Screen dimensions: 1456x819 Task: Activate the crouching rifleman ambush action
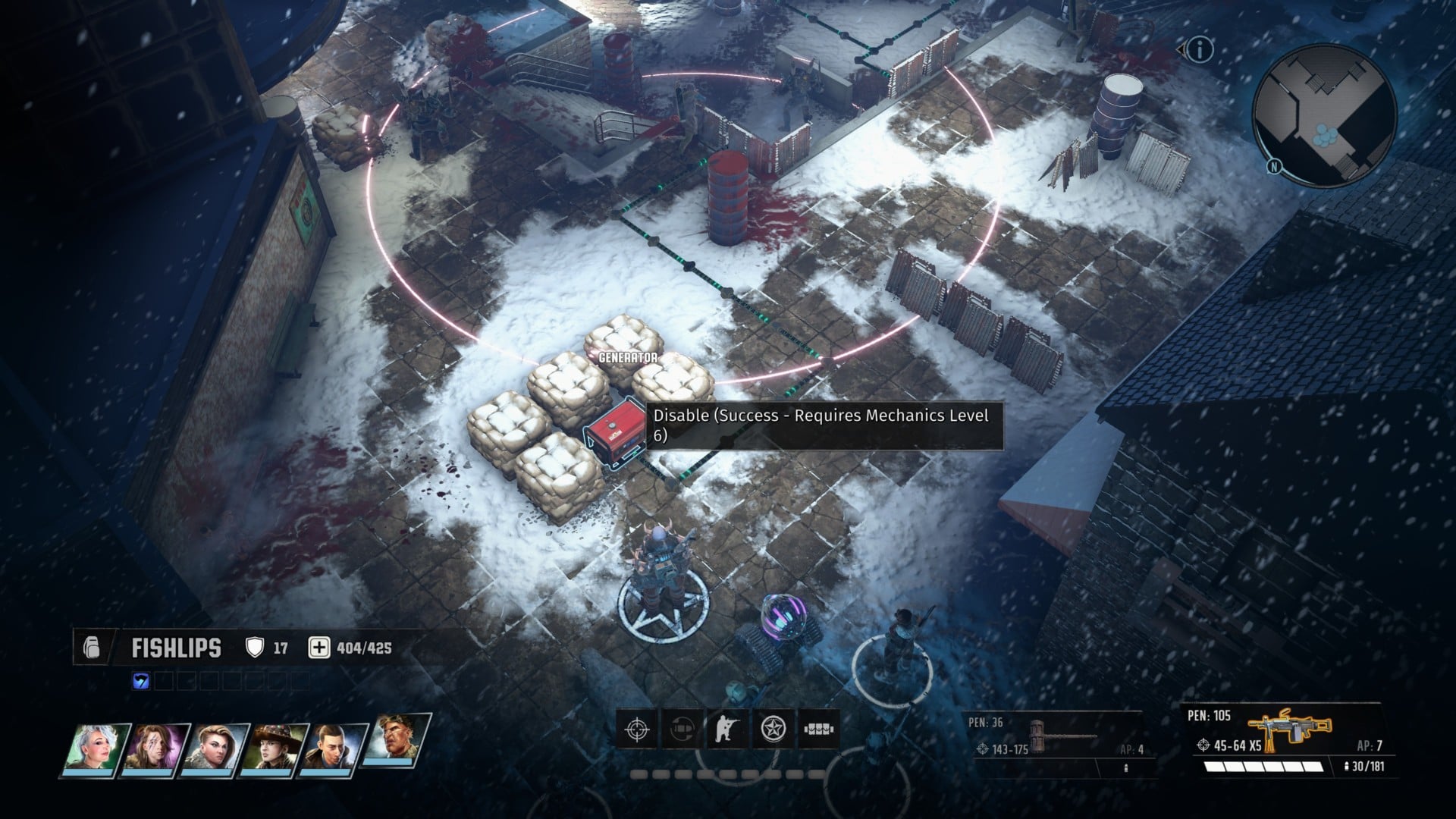[727, 730]
